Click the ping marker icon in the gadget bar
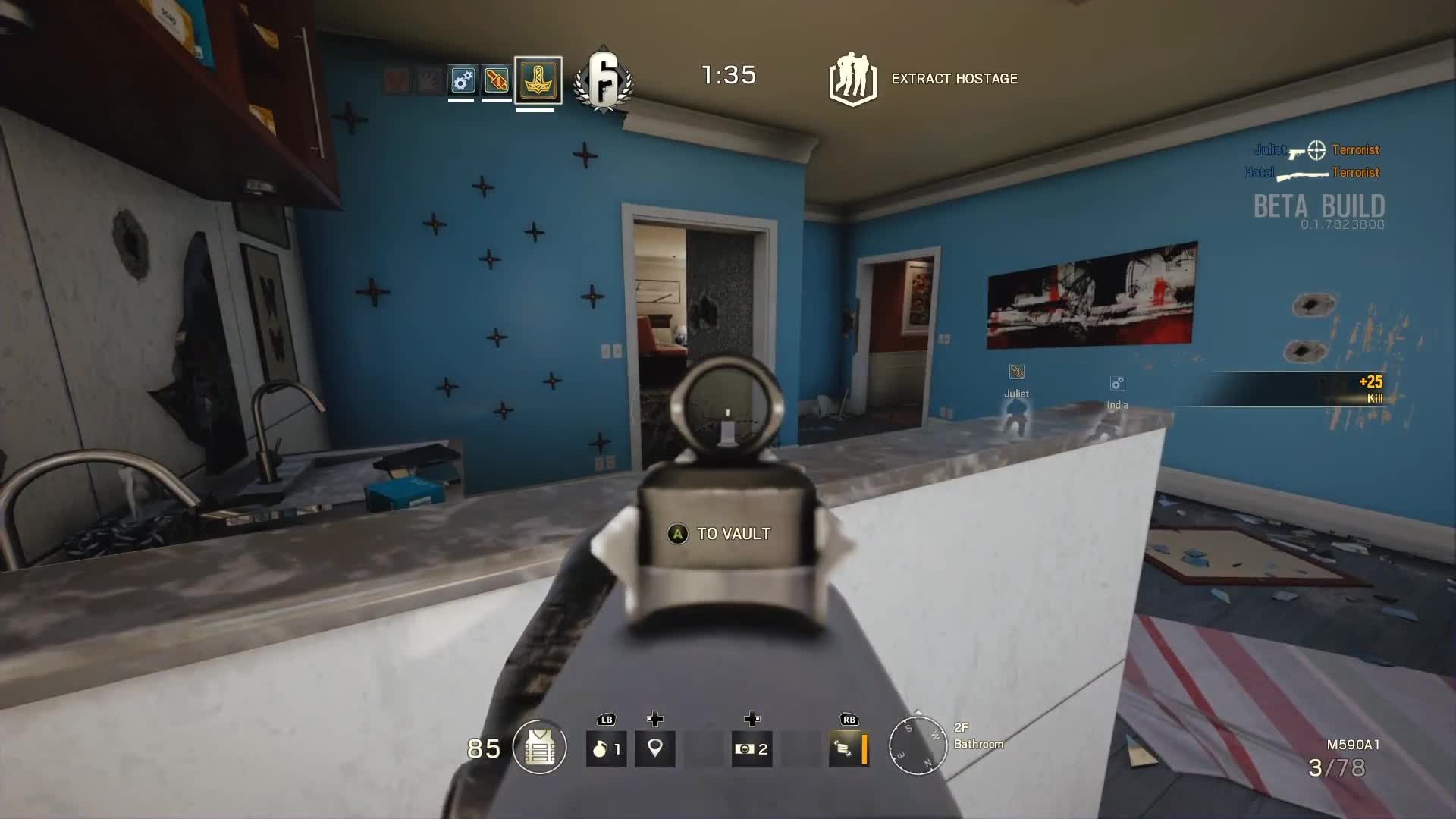 pos(654,748)
